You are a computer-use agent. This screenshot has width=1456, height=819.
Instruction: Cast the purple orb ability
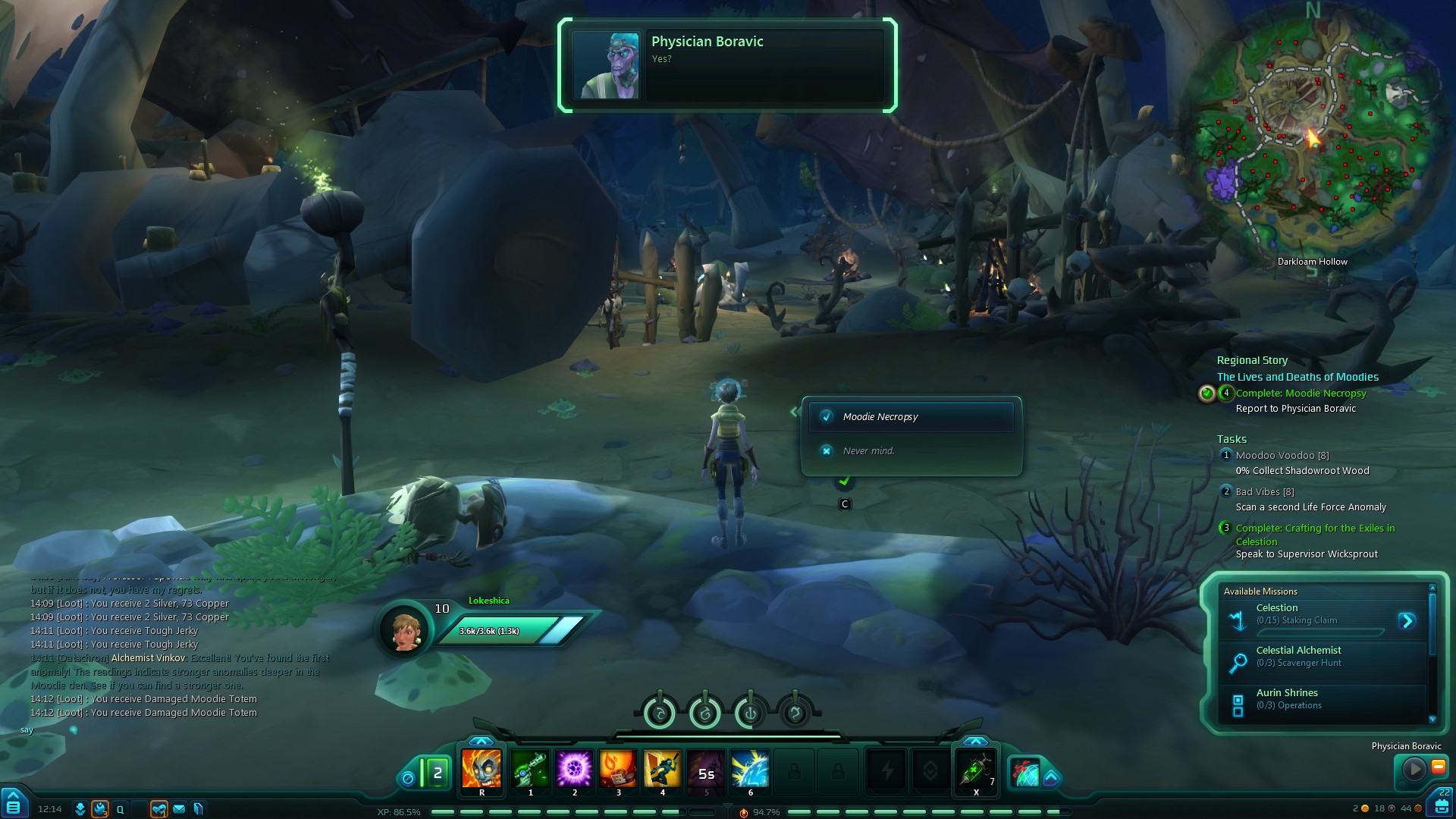click(574, 769)
